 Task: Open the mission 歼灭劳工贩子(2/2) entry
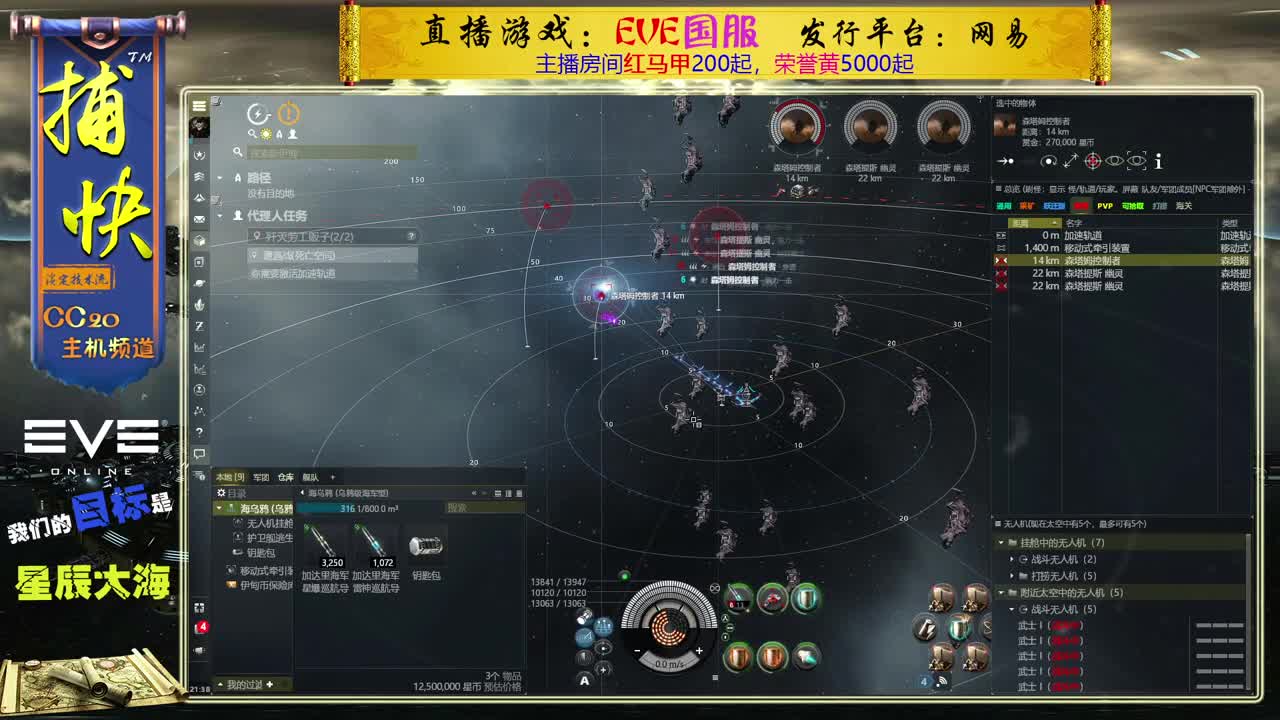point(305,237)
